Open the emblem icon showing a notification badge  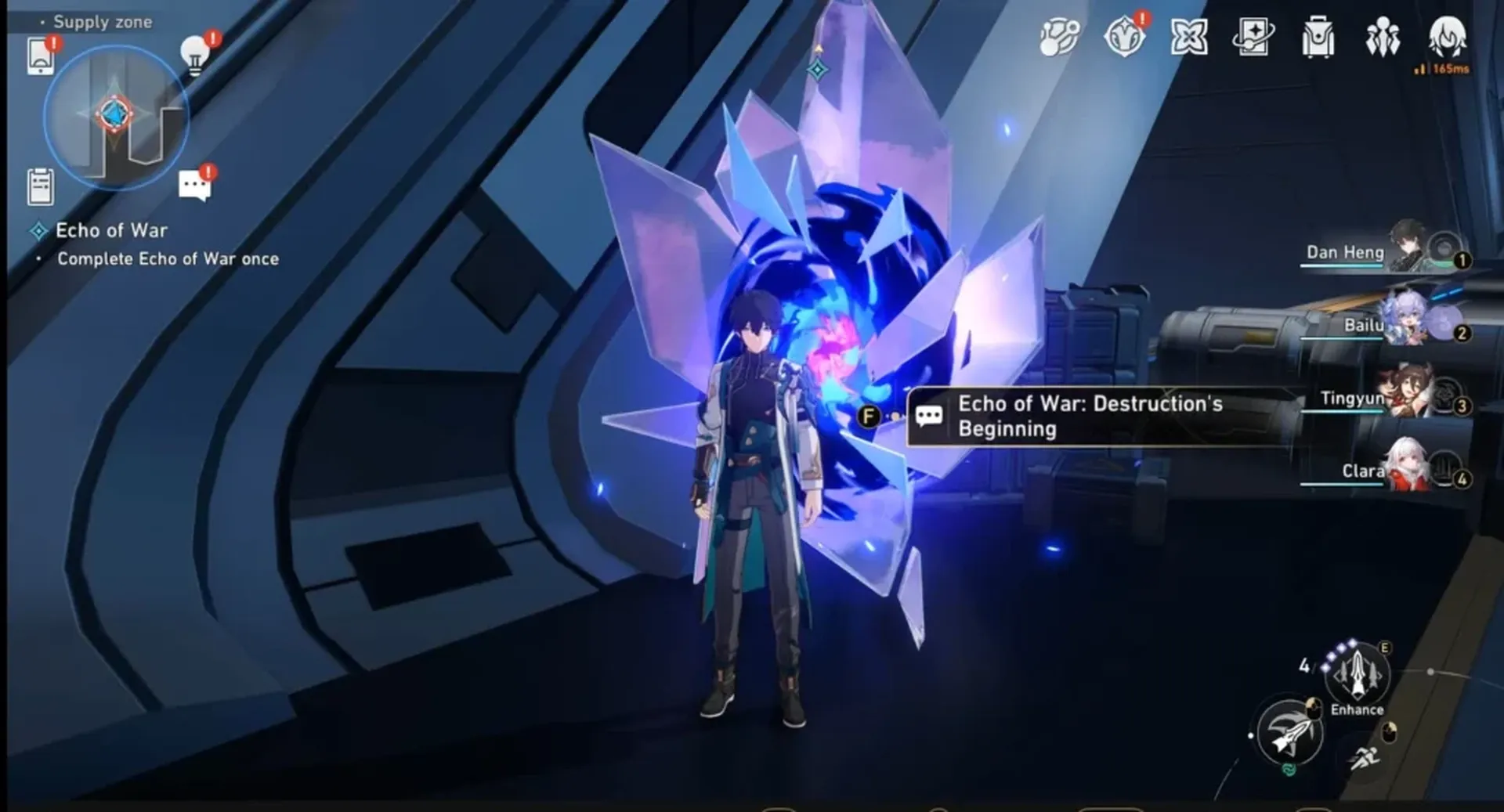click(1123, 37)
